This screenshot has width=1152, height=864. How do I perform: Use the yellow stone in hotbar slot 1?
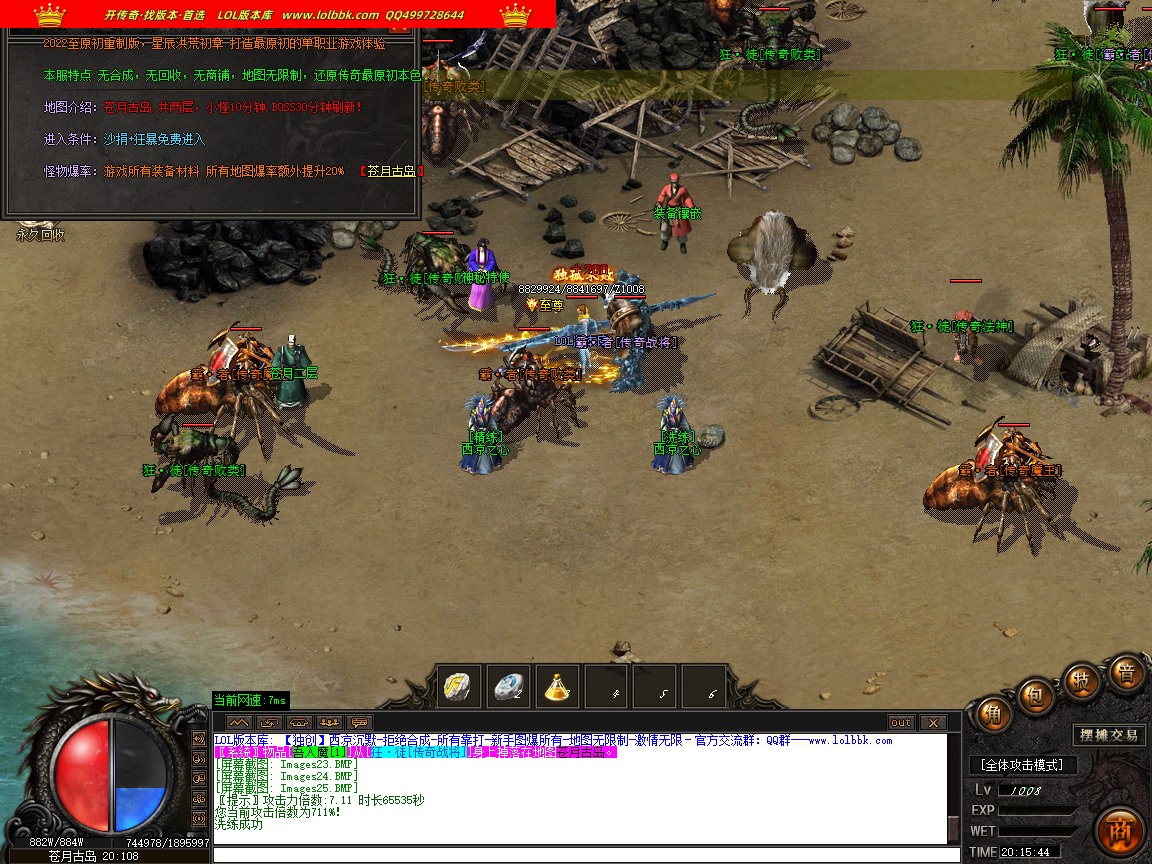(460, 687)
